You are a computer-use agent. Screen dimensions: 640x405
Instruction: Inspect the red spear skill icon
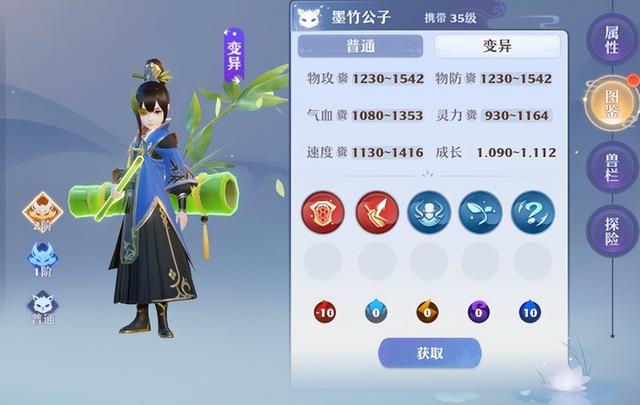(x=376, y=211)
